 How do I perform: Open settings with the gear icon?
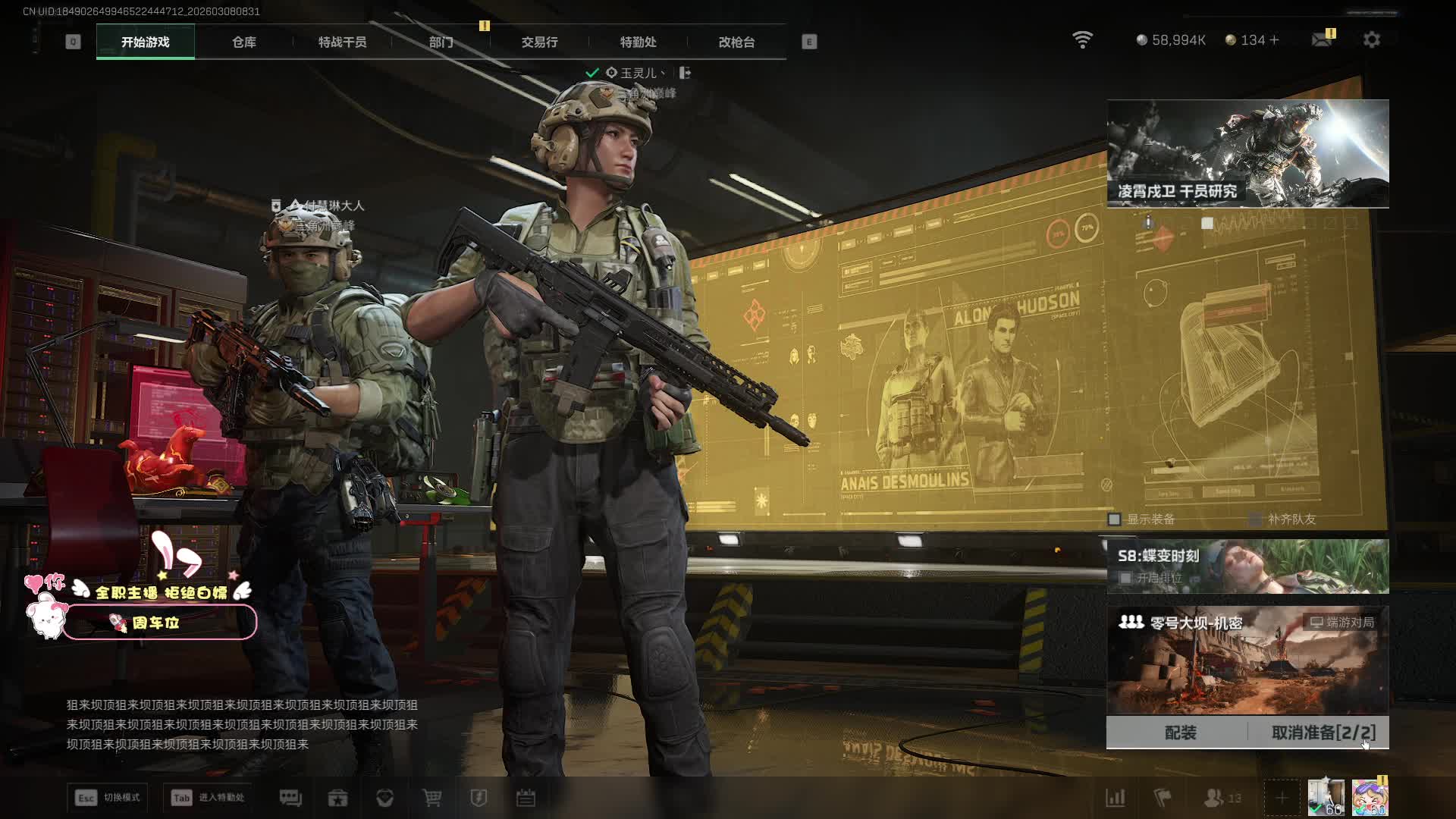[1371, 39]
